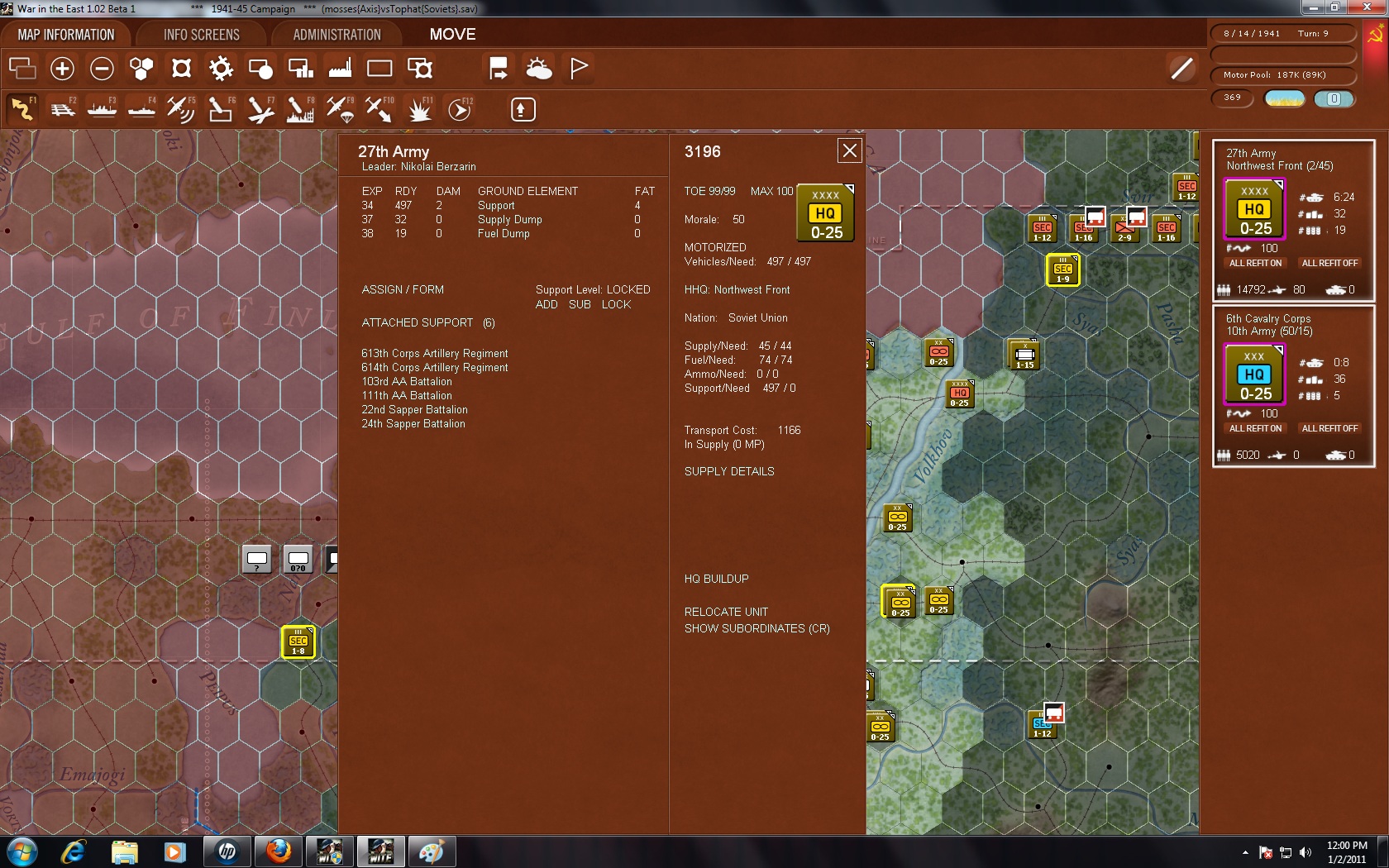Enable ALL REFIT ON for 27th Army
Screen dimensions: 1389x868
point(1254,263)
